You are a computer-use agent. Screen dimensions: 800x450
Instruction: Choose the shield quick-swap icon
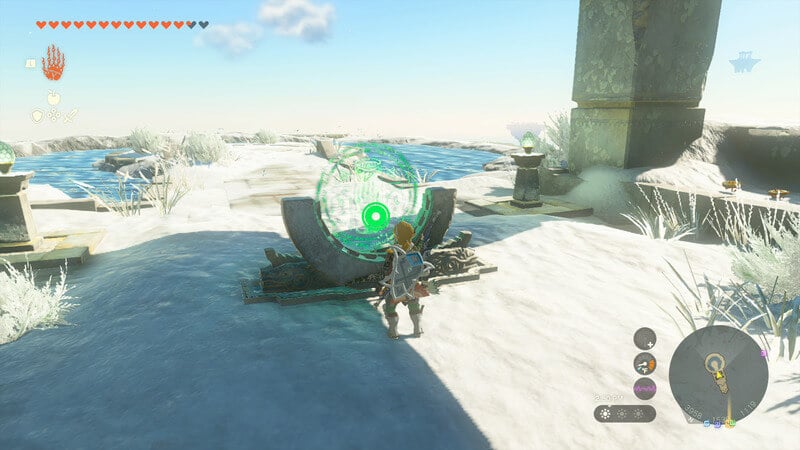pos(37,116)
